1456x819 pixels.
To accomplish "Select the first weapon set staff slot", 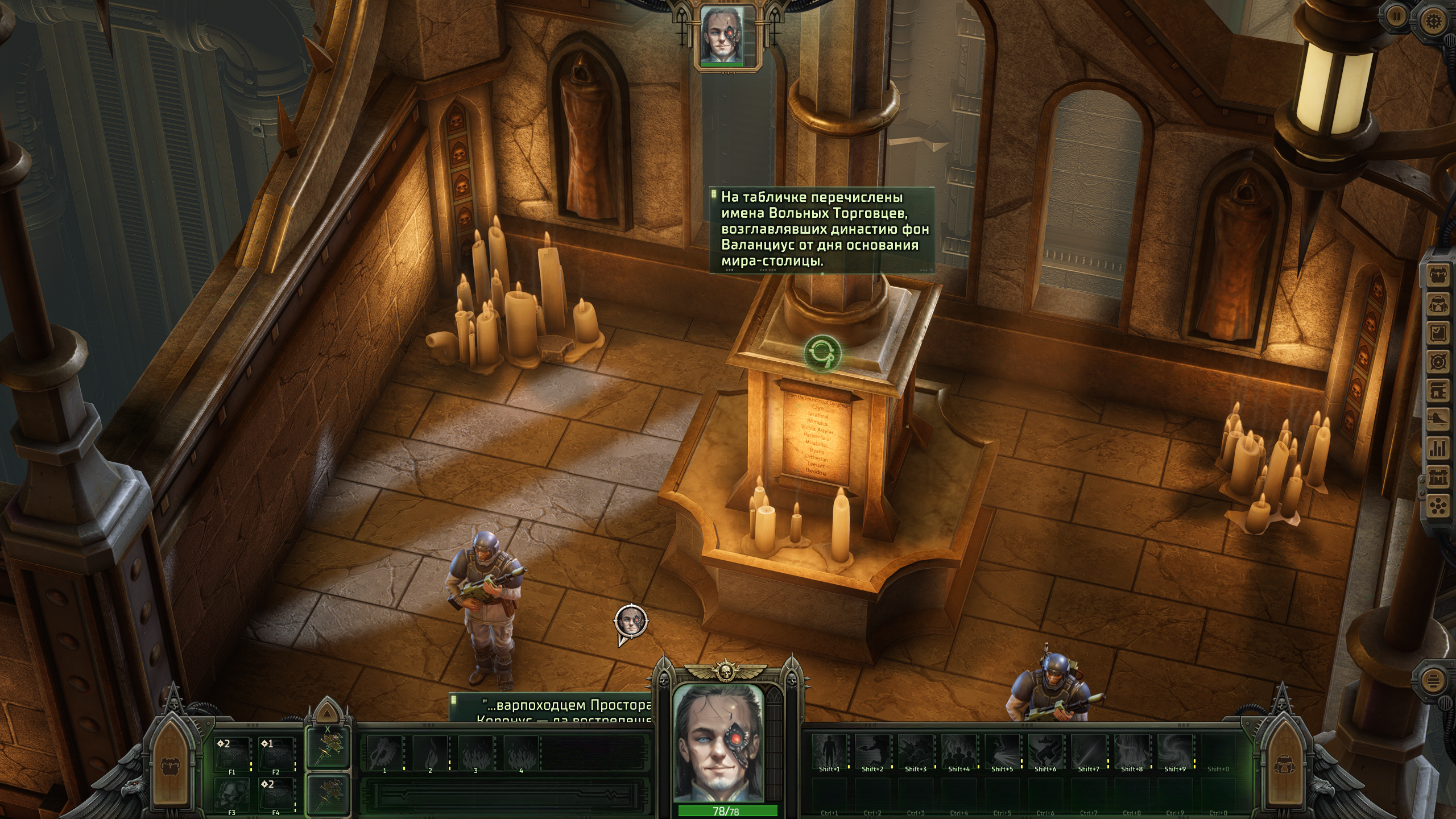I will pyautogui.click(x=327, y=748).
